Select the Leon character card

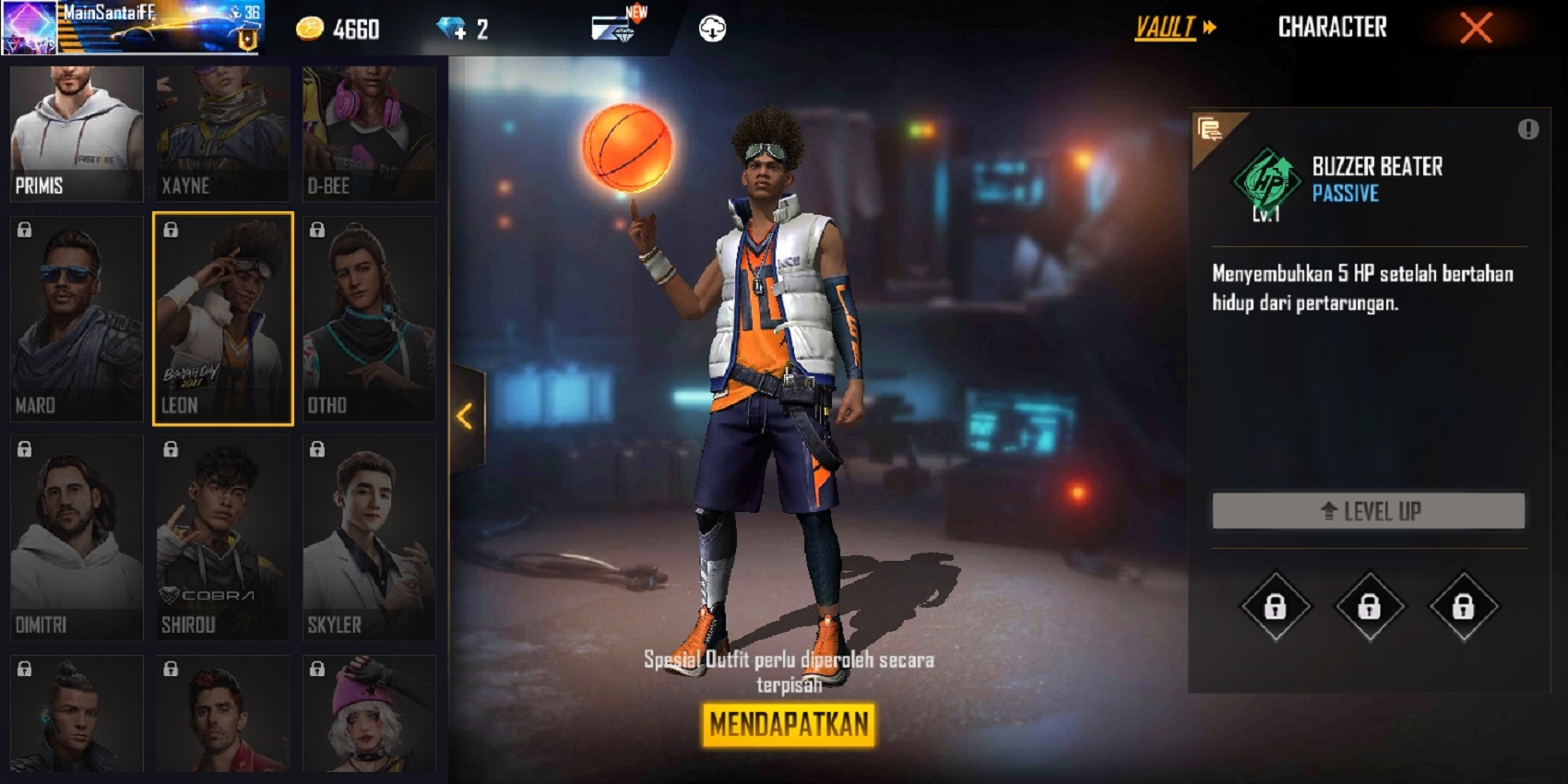coord(222,318)
